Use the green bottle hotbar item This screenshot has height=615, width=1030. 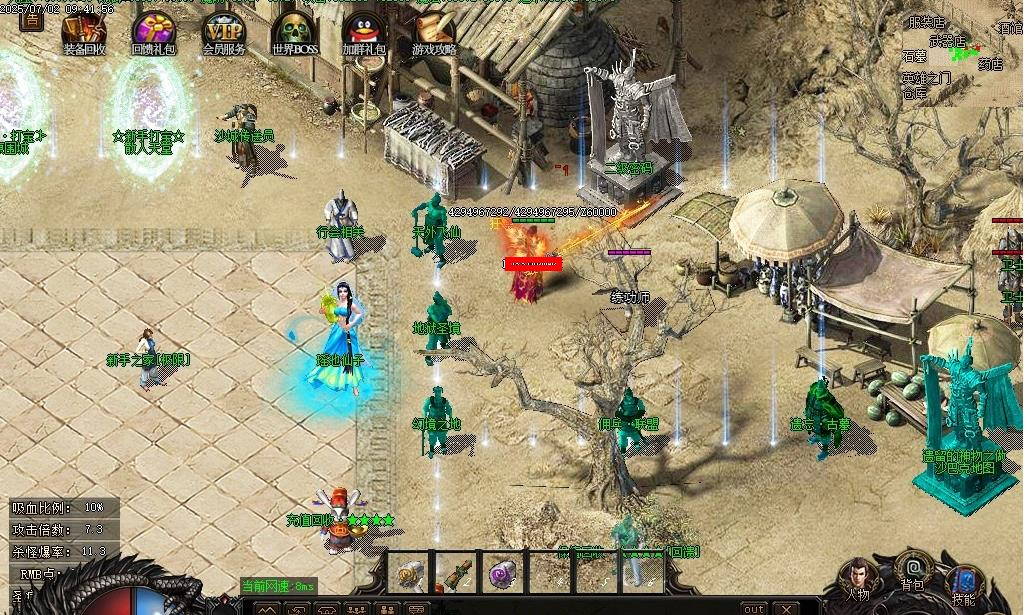[x=456, y=573]
